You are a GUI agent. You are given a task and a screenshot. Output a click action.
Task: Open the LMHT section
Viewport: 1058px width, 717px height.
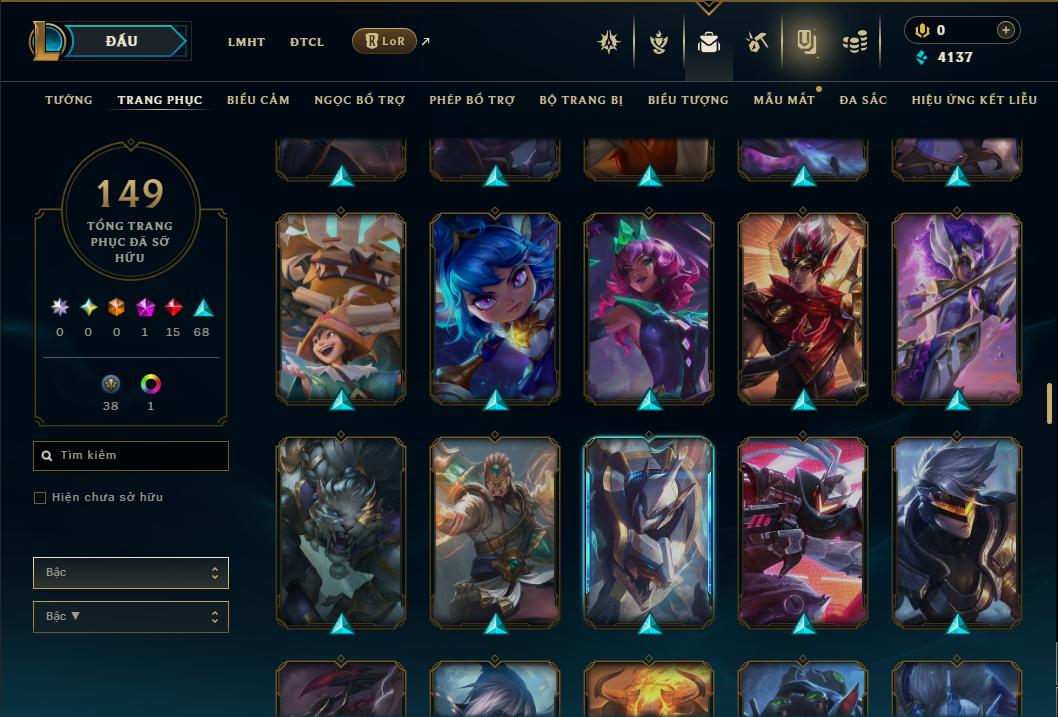coord(246,42)
